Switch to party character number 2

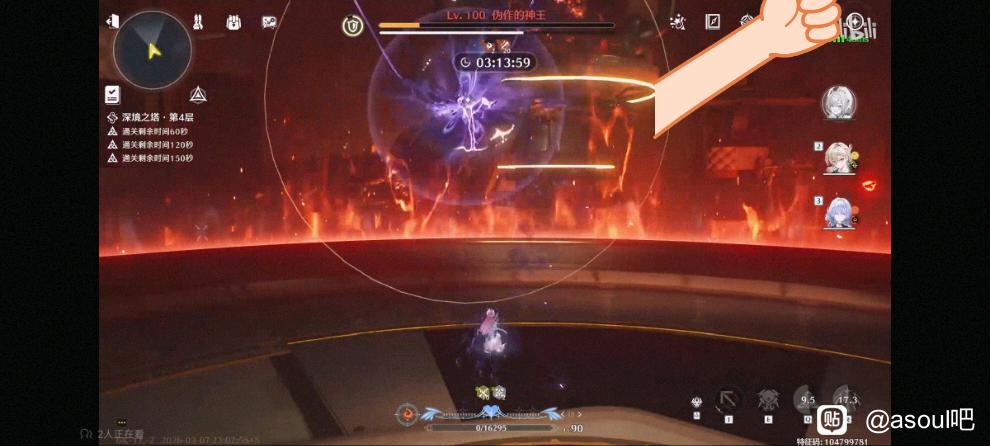pos(838,158)
